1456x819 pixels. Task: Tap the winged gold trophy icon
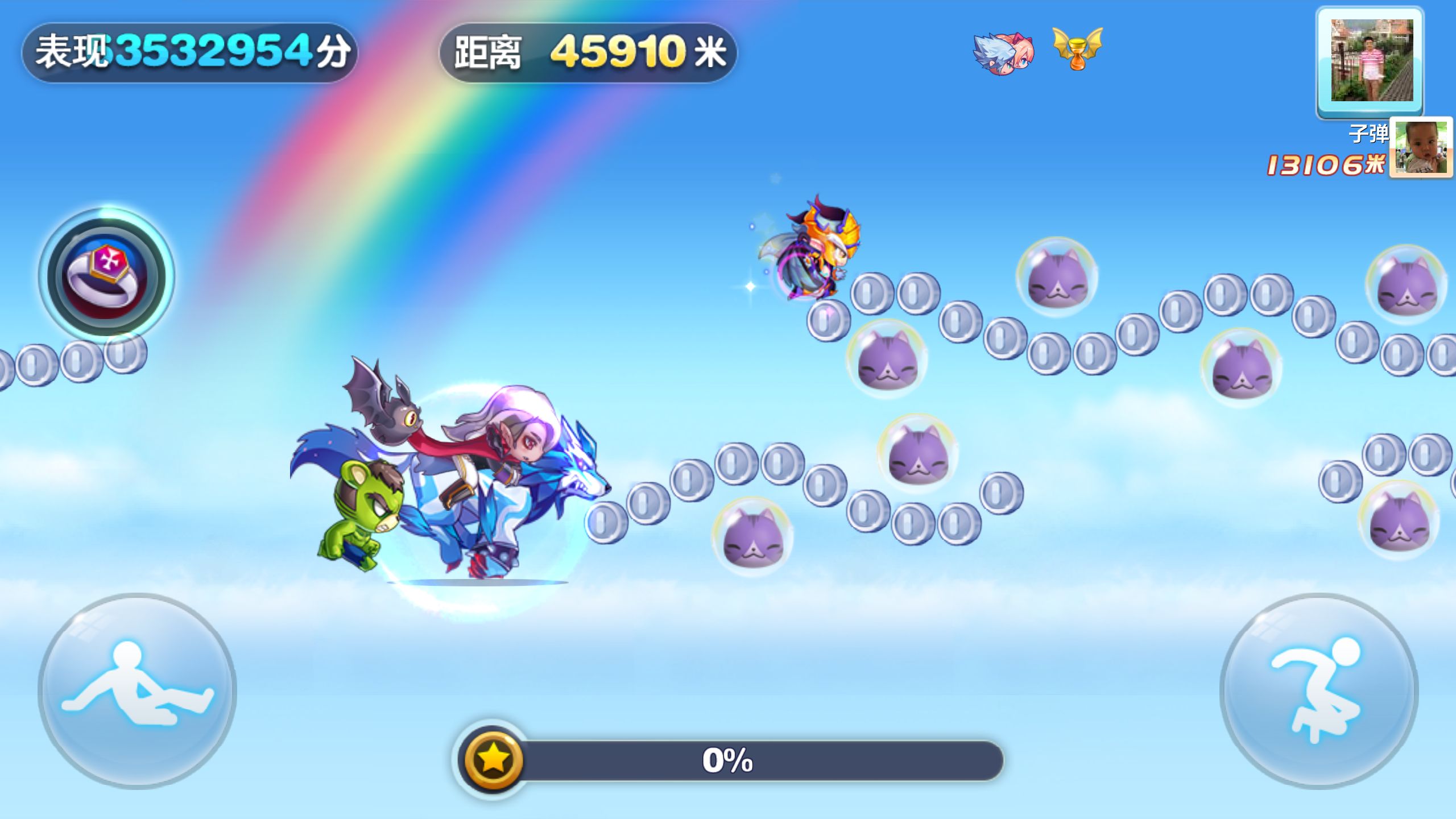[x=1077, y=49]
